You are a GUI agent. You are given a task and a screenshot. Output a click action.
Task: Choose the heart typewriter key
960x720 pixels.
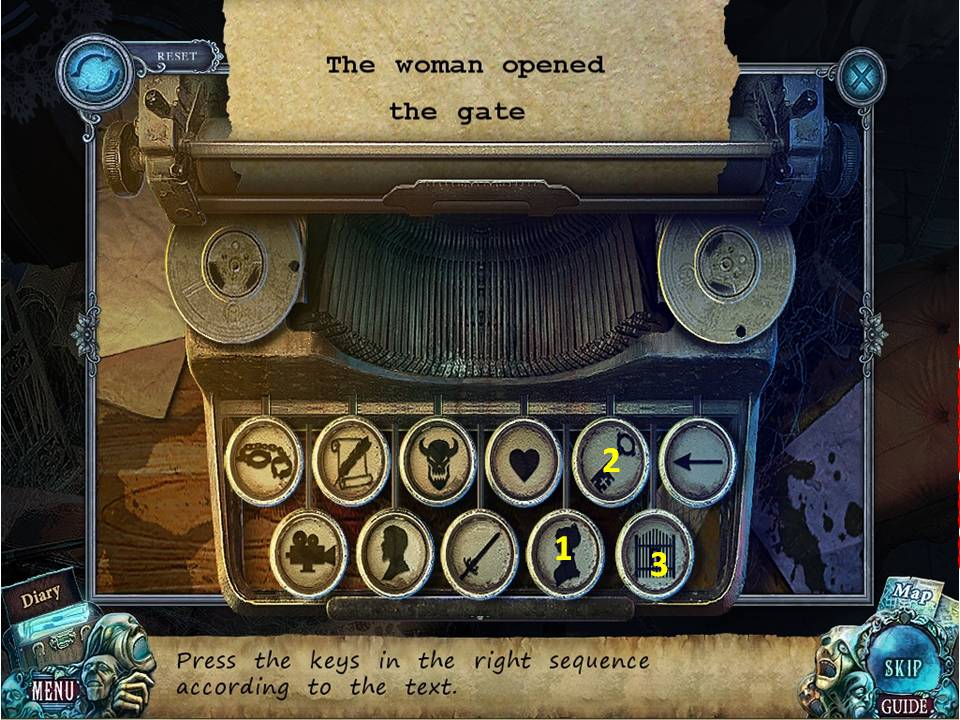coord(523,462)
